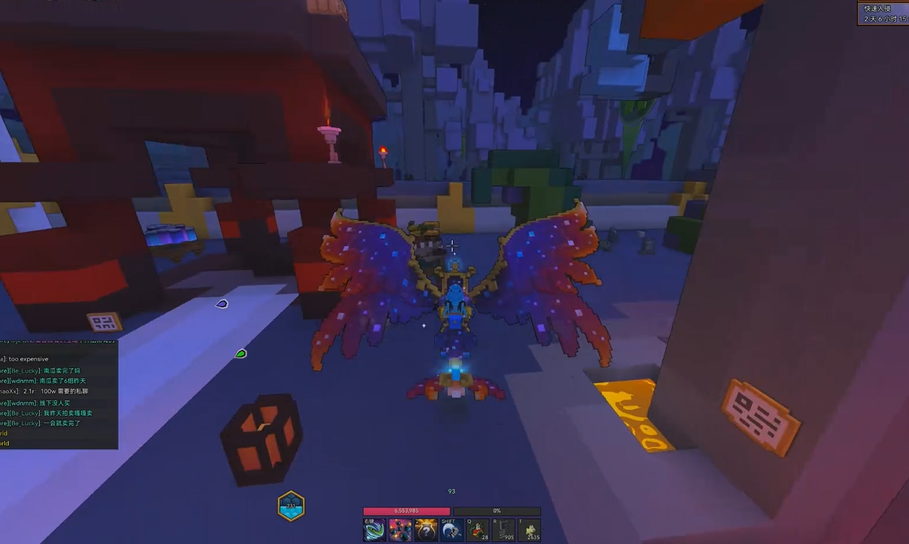The image size is (909, 544).
Task: Use the question-mark pot ability
Action: point(426,529)
